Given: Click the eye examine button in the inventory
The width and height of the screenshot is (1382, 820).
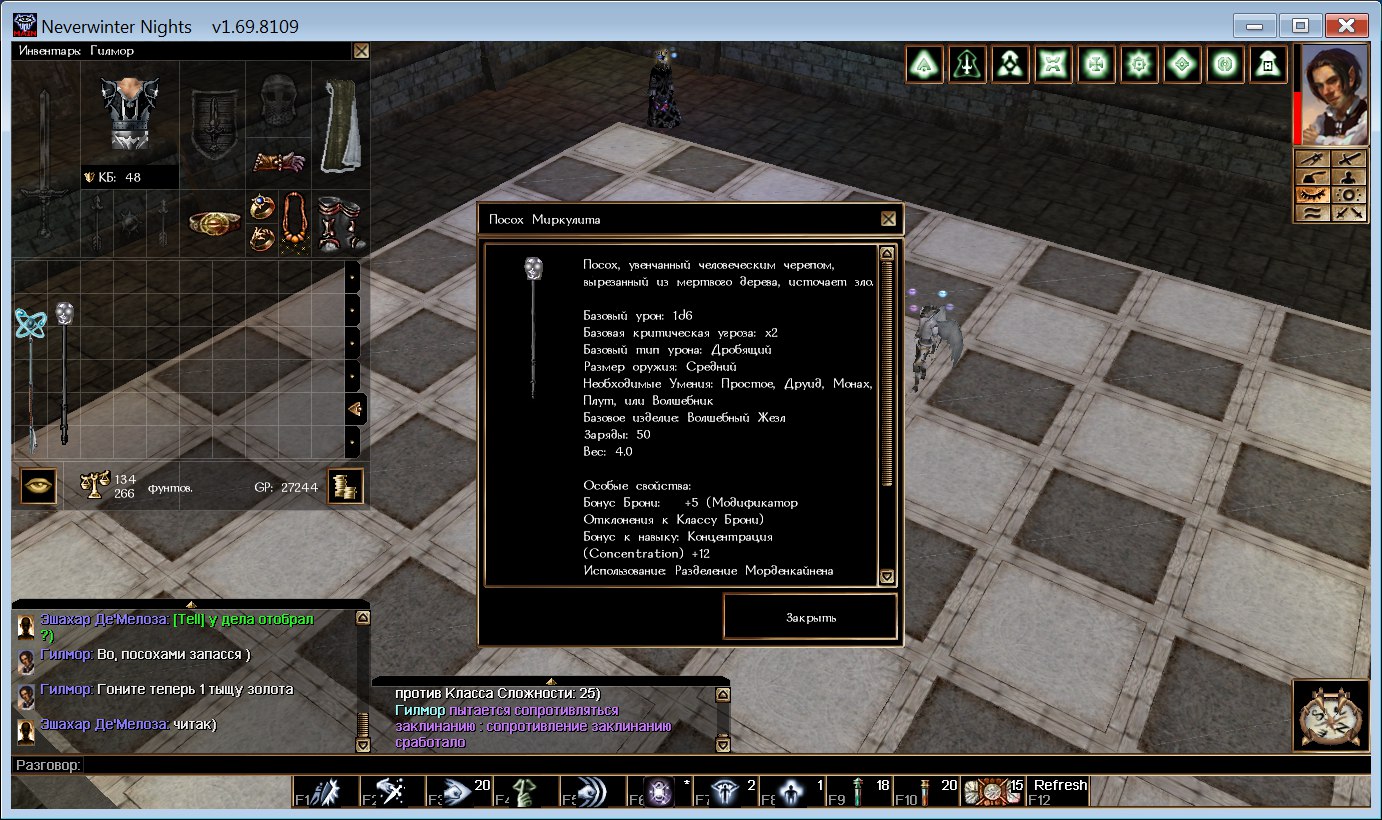Looking at the screenshot, I should point(38,487).
